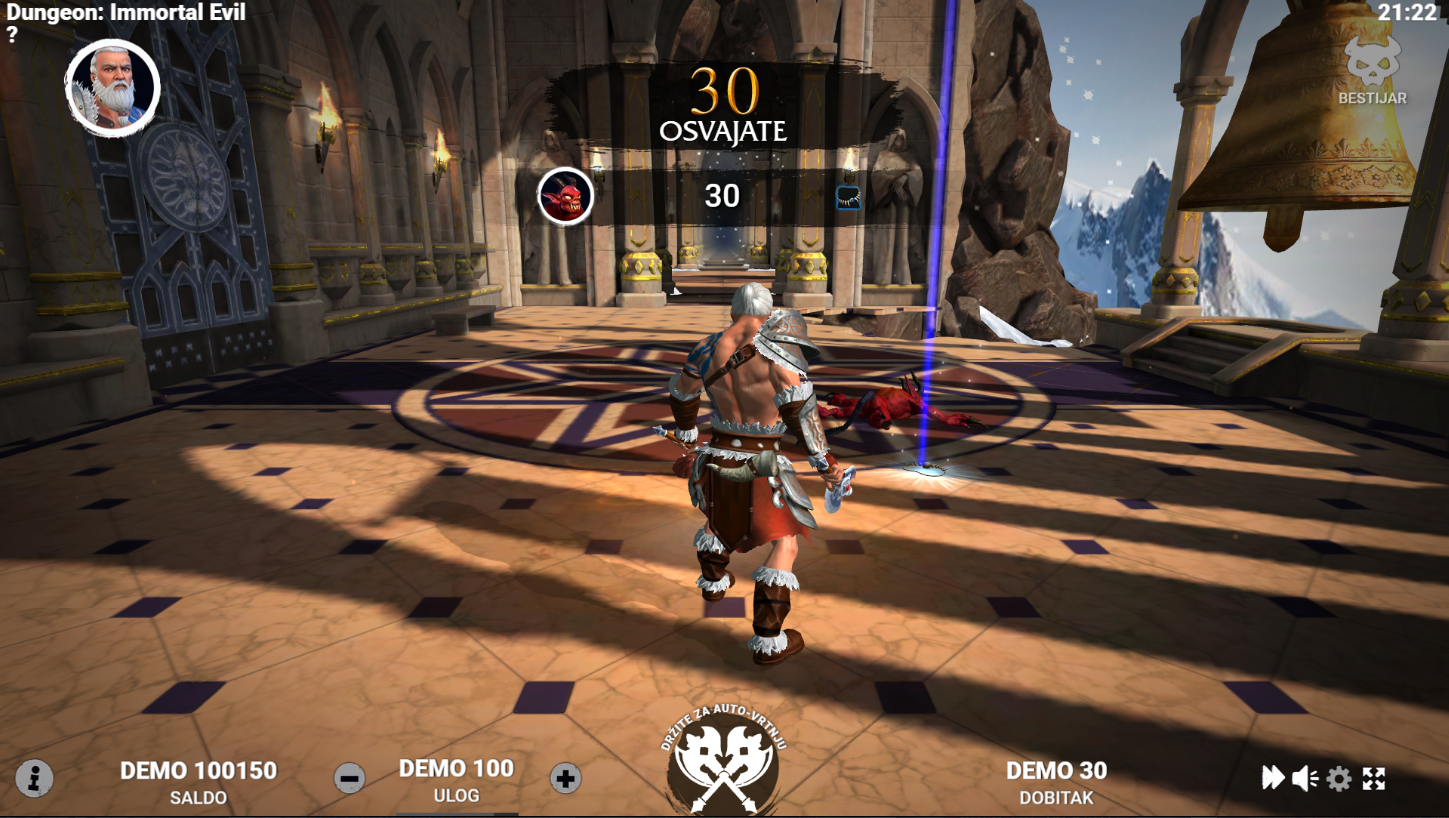Decrease the bet with the minus button
Screen dimensions: 1449x818
click(x=349, y=777)
